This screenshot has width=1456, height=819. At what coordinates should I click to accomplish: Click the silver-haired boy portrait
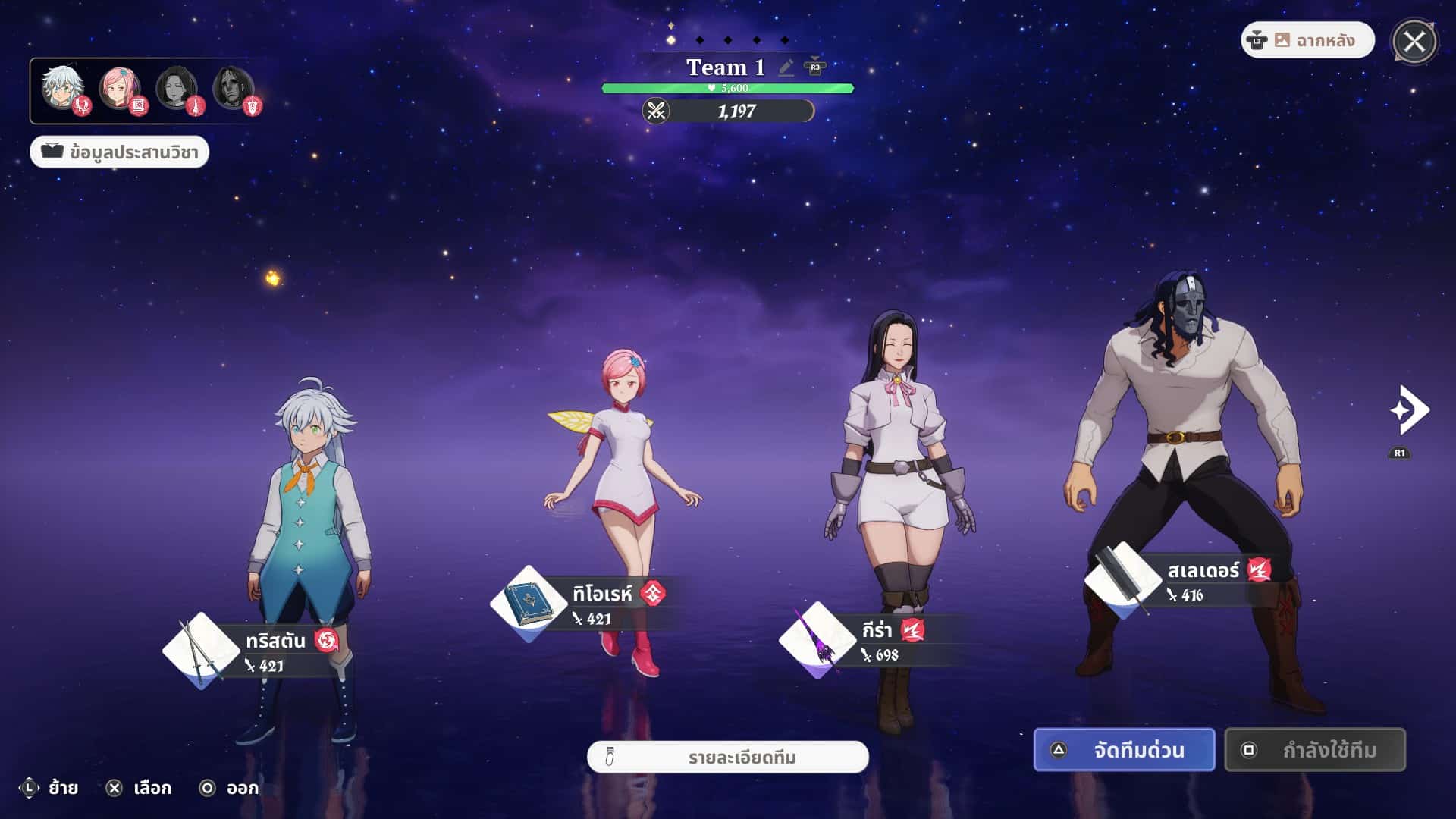(62, 89)
